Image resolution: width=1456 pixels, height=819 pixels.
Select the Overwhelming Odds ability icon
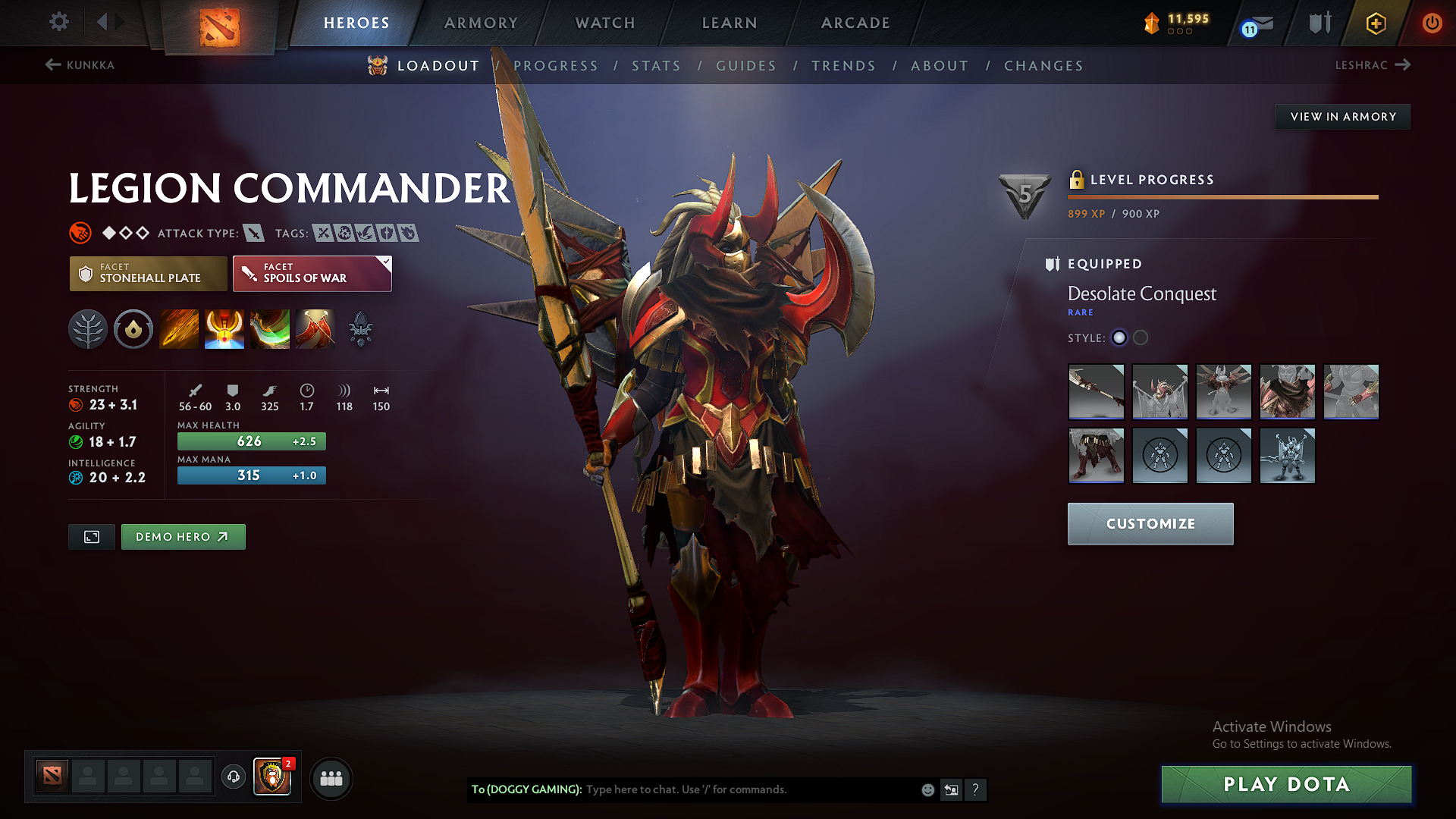179,329
